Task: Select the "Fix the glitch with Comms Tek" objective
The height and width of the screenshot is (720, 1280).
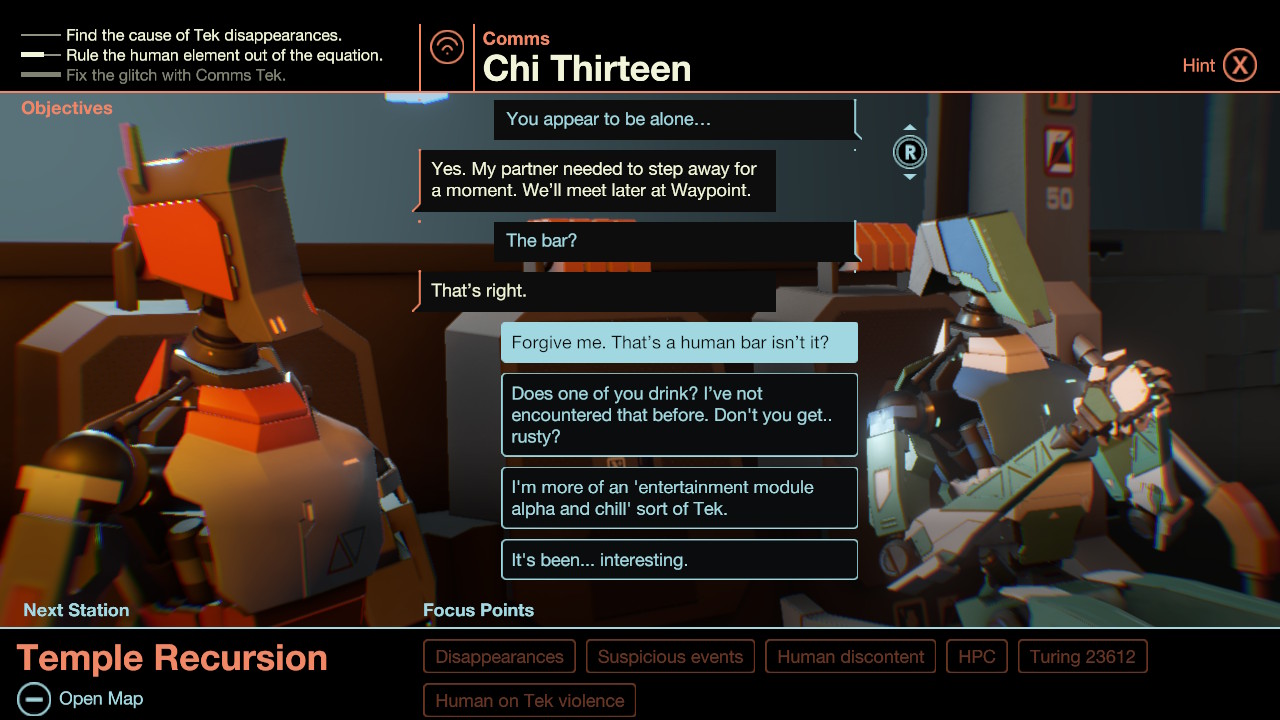Action: (x=175, y=75)
